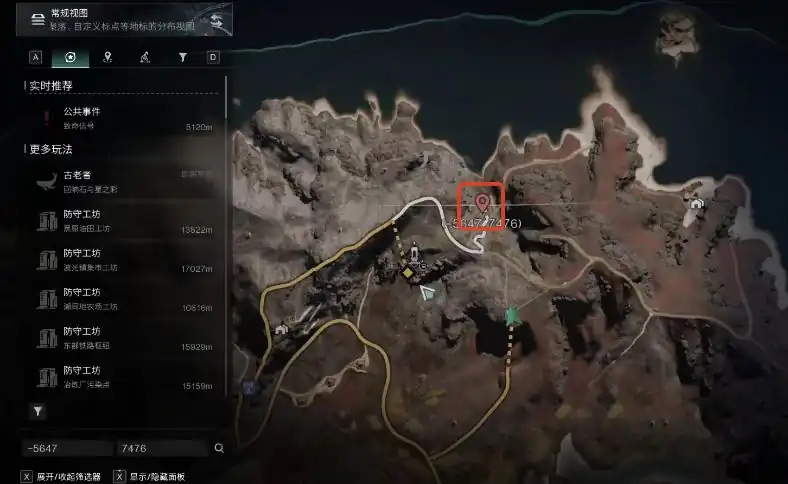Click the yellow diamond objective marker
The height and width of the screenshot is (484, 788).
[x=408, y=271]
